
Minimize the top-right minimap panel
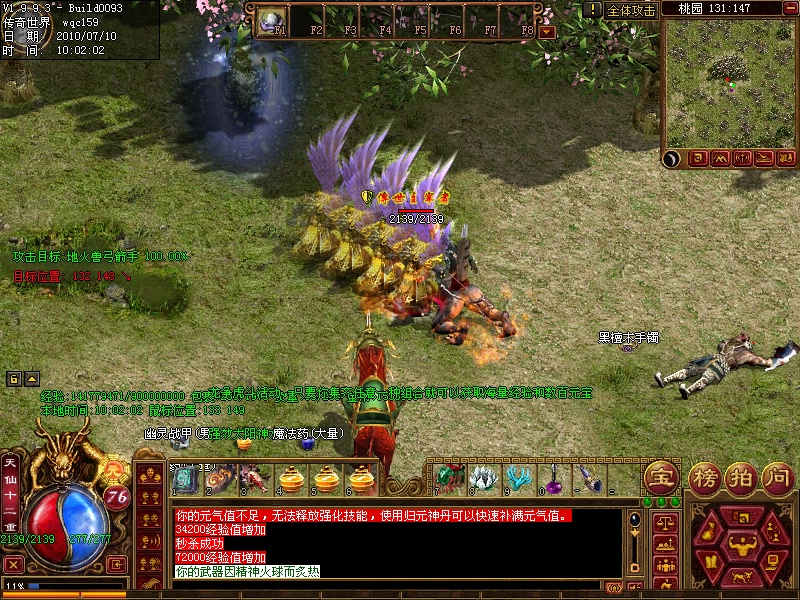point(790,8)
